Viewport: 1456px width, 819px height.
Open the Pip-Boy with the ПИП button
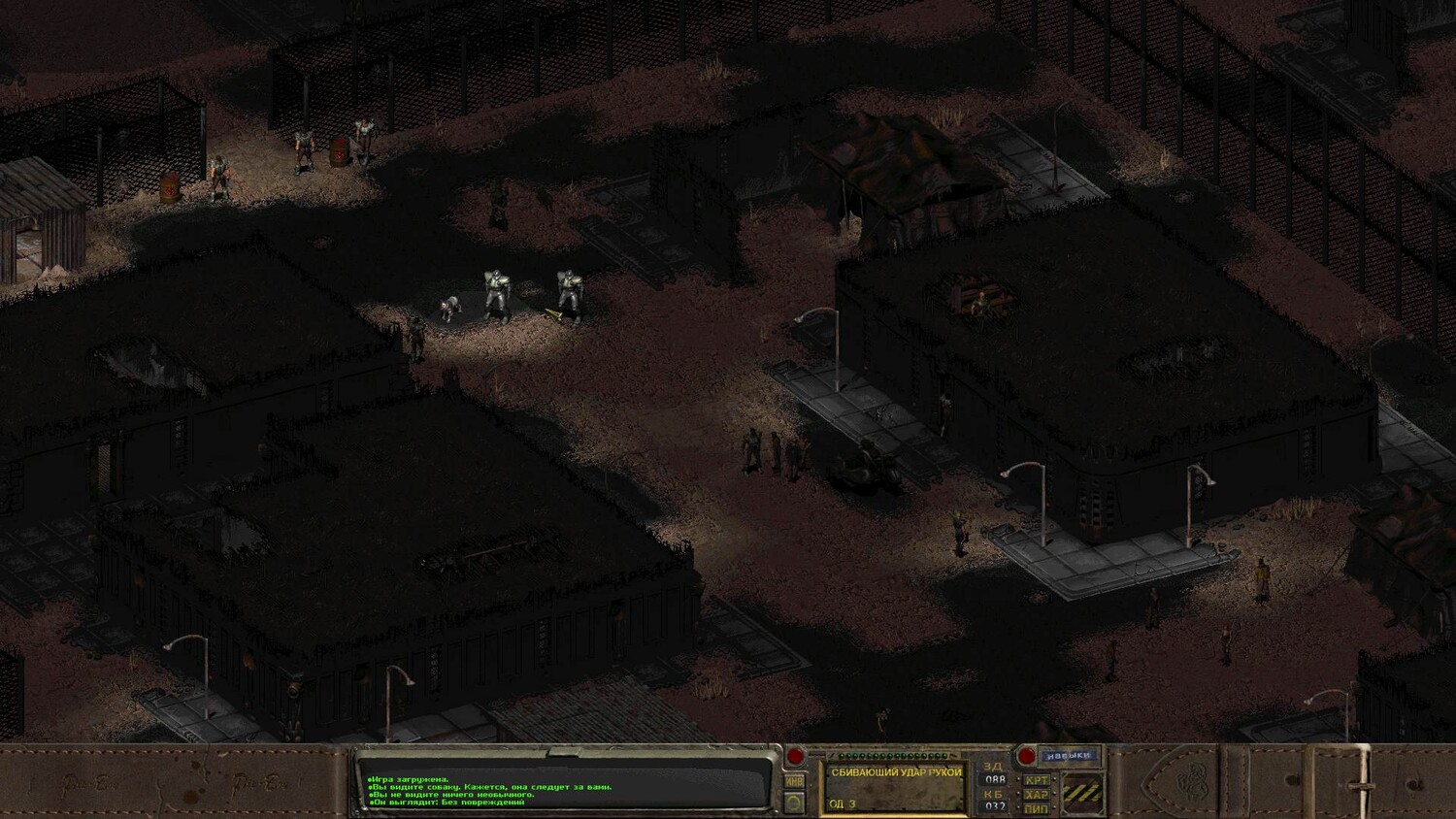click(1037, 808)
